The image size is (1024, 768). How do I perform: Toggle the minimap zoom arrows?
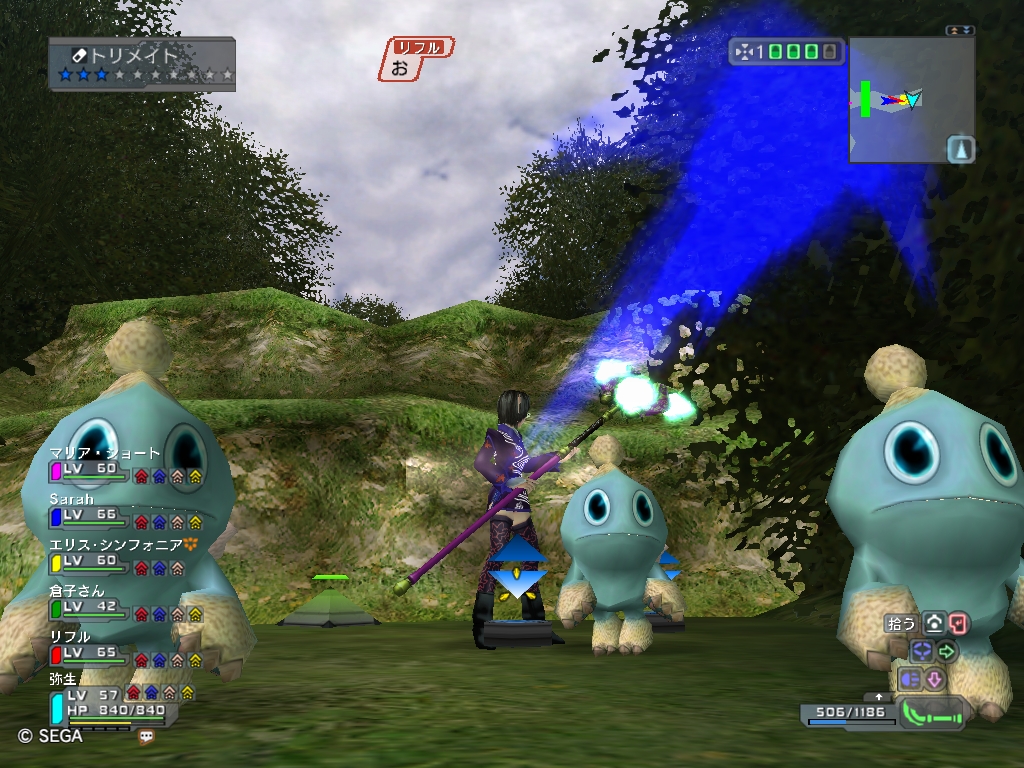click(x=960, y=31)
